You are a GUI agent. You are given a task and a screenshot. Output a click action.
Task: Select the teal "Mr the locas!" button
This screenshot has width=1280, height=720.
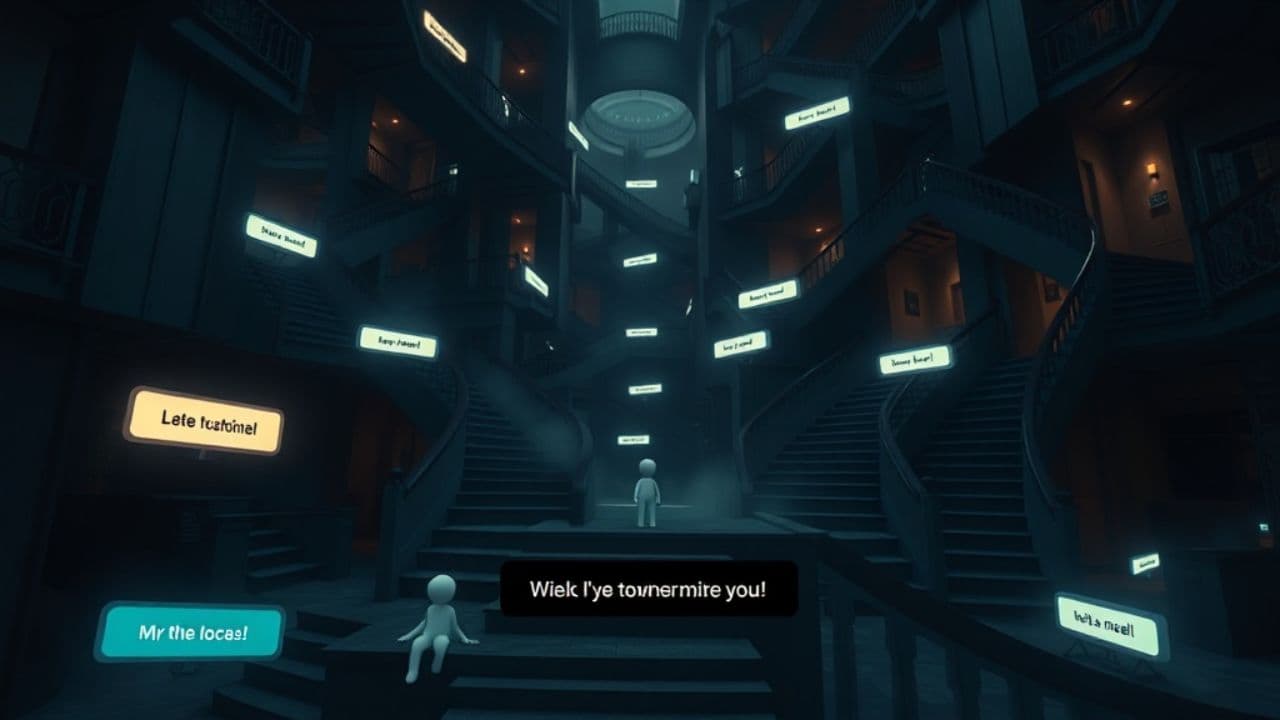point(190,632)
